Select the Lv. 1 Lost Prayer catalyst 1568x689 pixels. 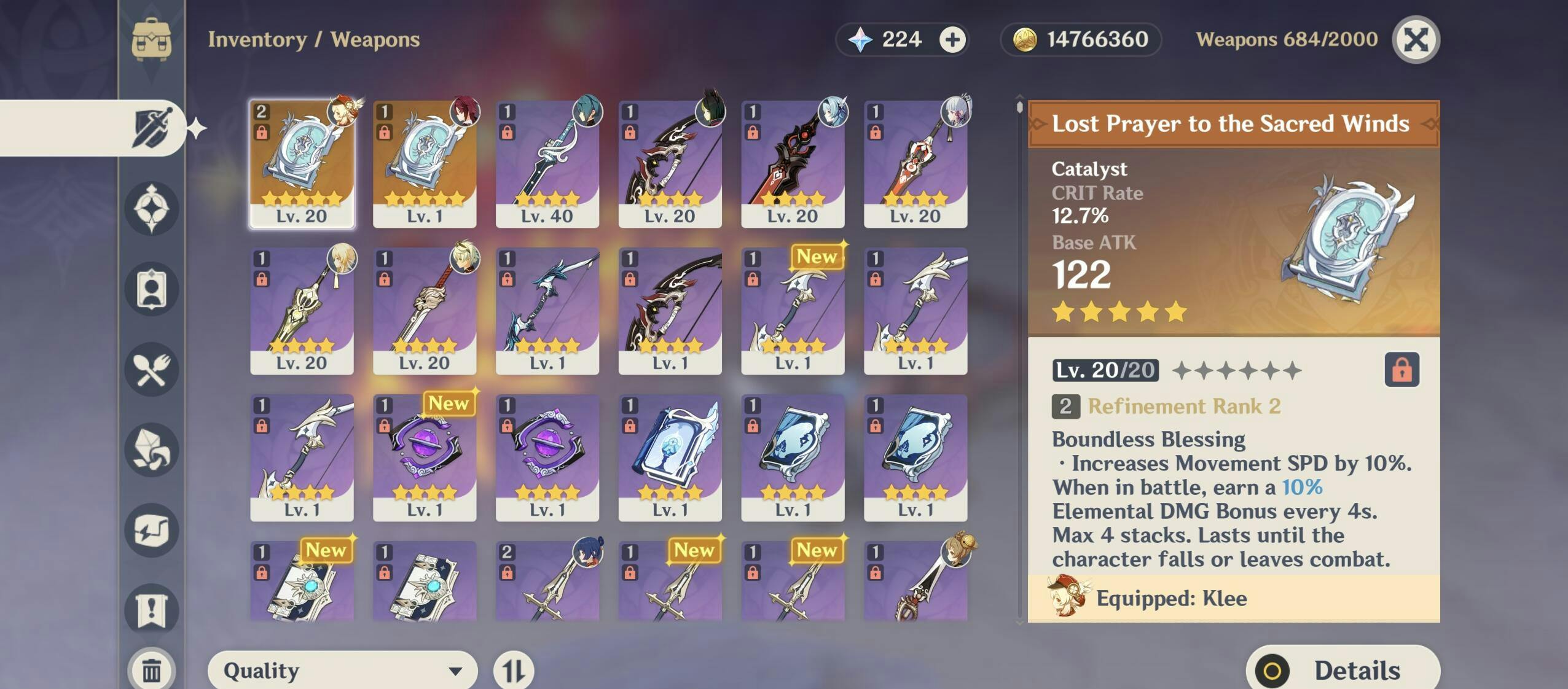pyautogui.click(x=425, y=164)
